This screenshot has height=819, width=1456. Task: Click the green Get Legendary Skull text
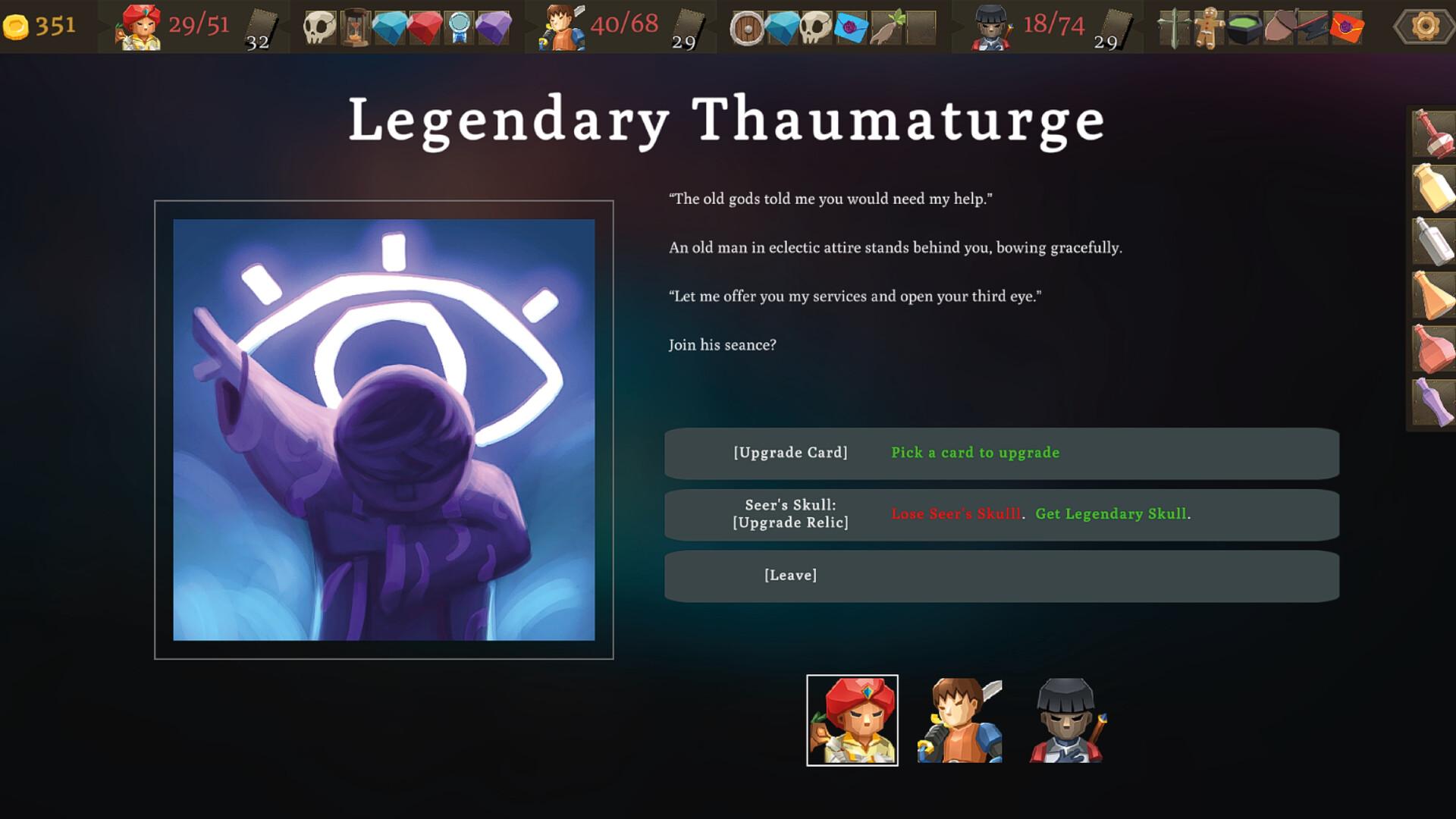1112,514
